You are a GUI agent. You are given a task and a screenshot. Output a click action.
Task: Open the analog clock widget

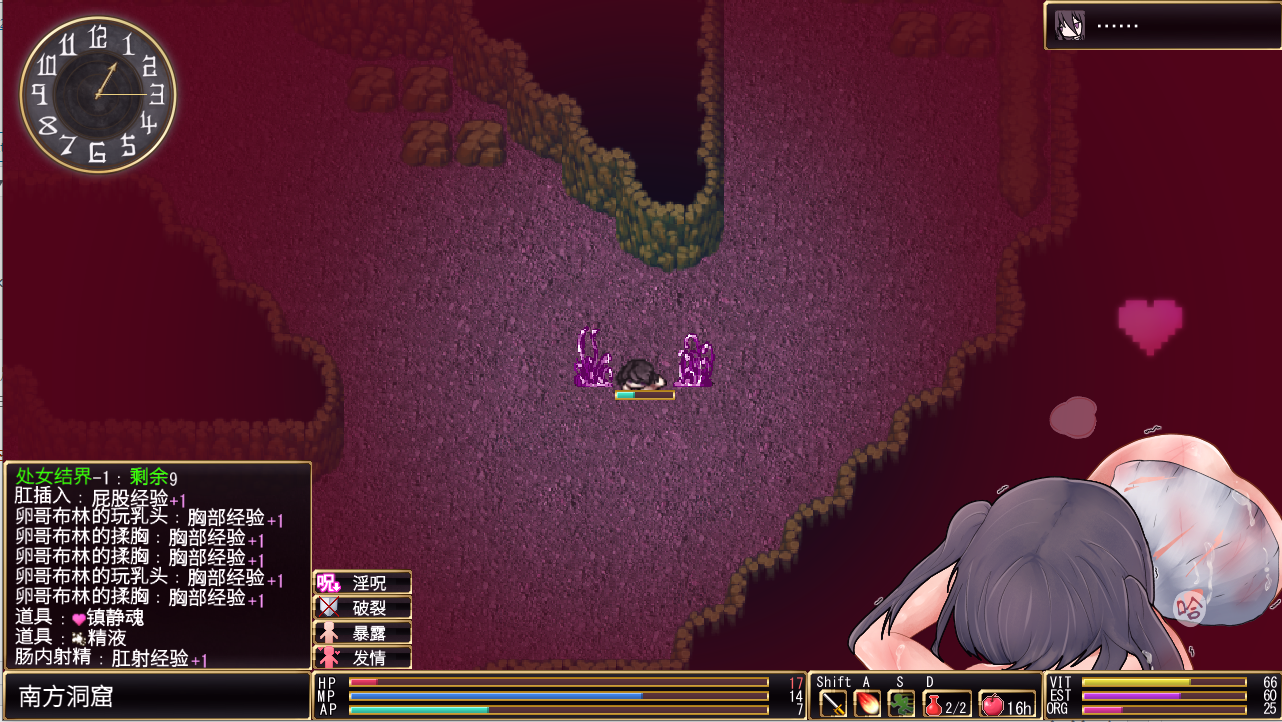(97, 94)
